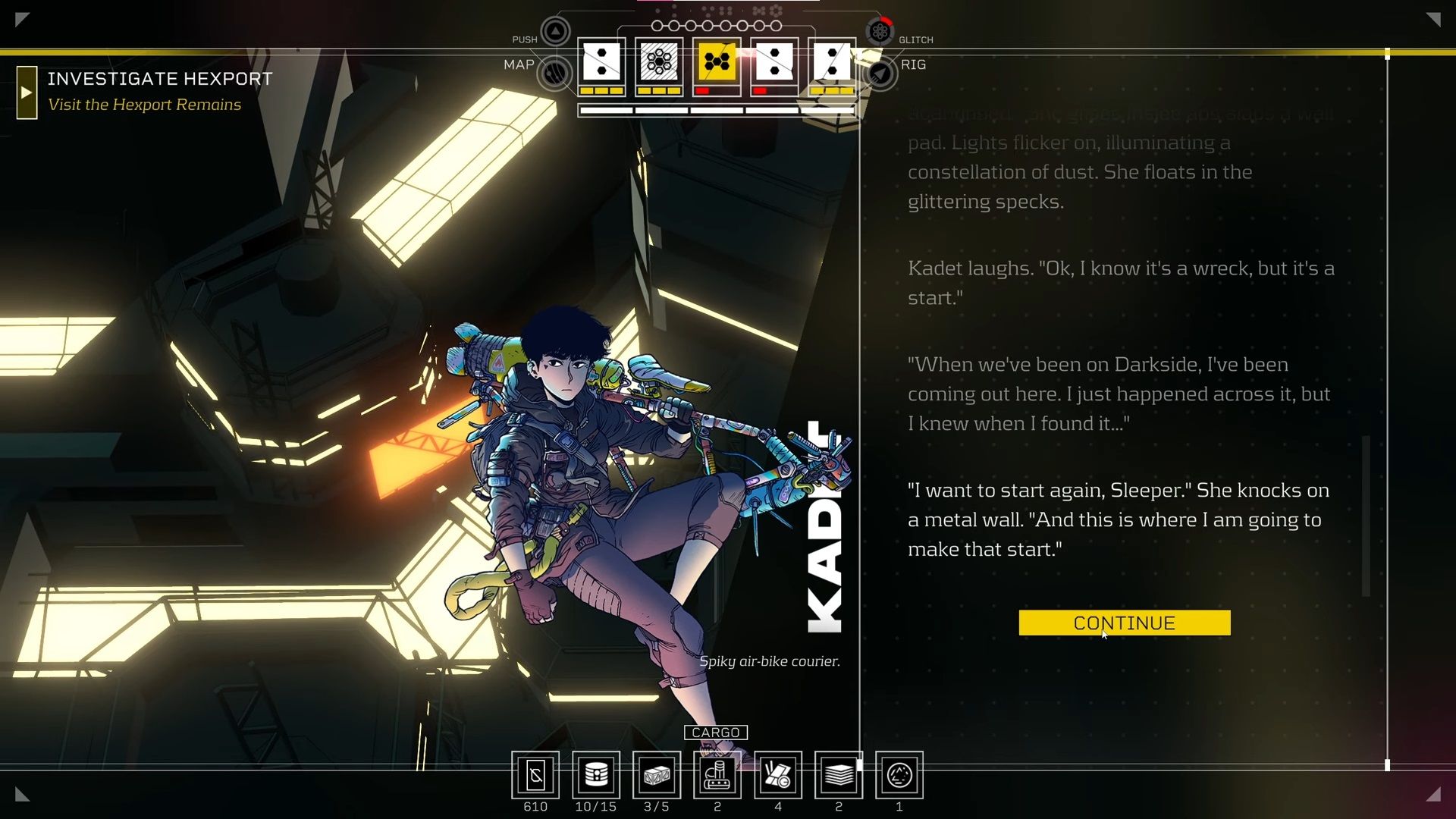Check the Glitch indicator icon

(880, 32)
